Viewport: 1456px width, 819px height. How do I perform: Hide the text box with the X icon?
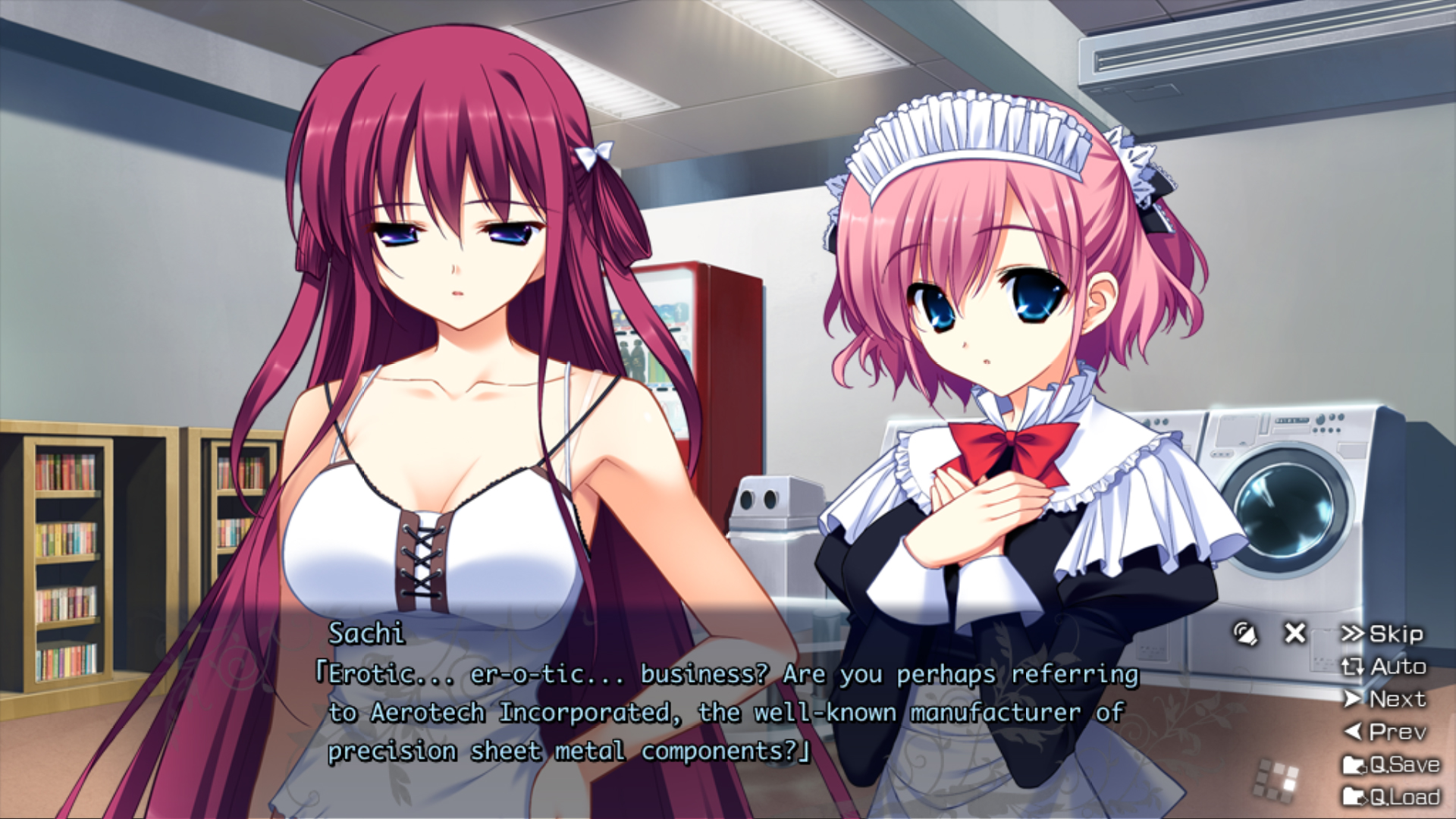pyautogui.click(x=1294, y=633)
